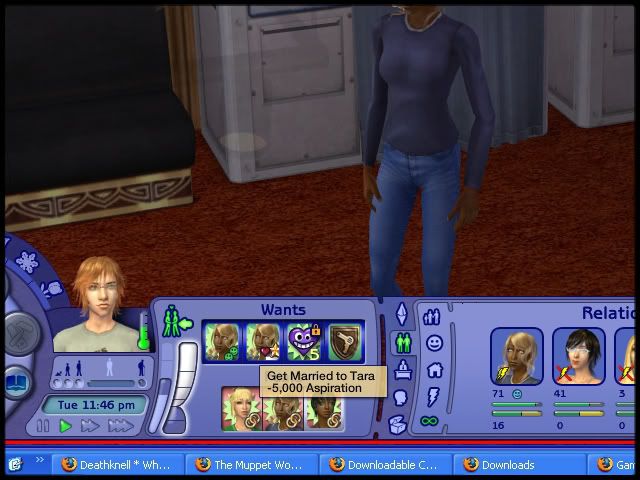Resume play at normal speed
The width and height of the screenshot is (640, 480).
(x=66, y=426)
